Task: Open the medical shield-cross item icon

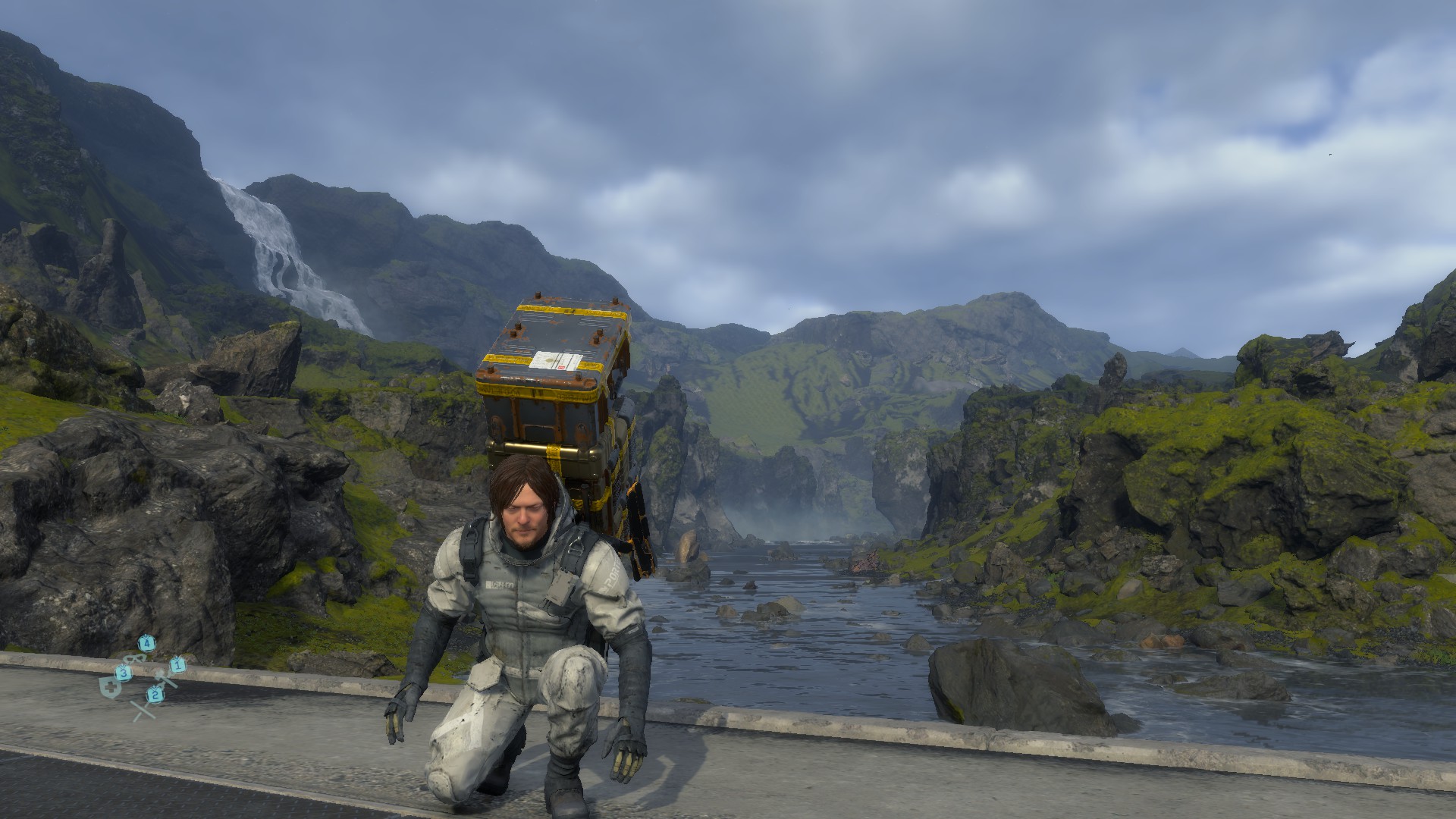Action: [110, 688]
